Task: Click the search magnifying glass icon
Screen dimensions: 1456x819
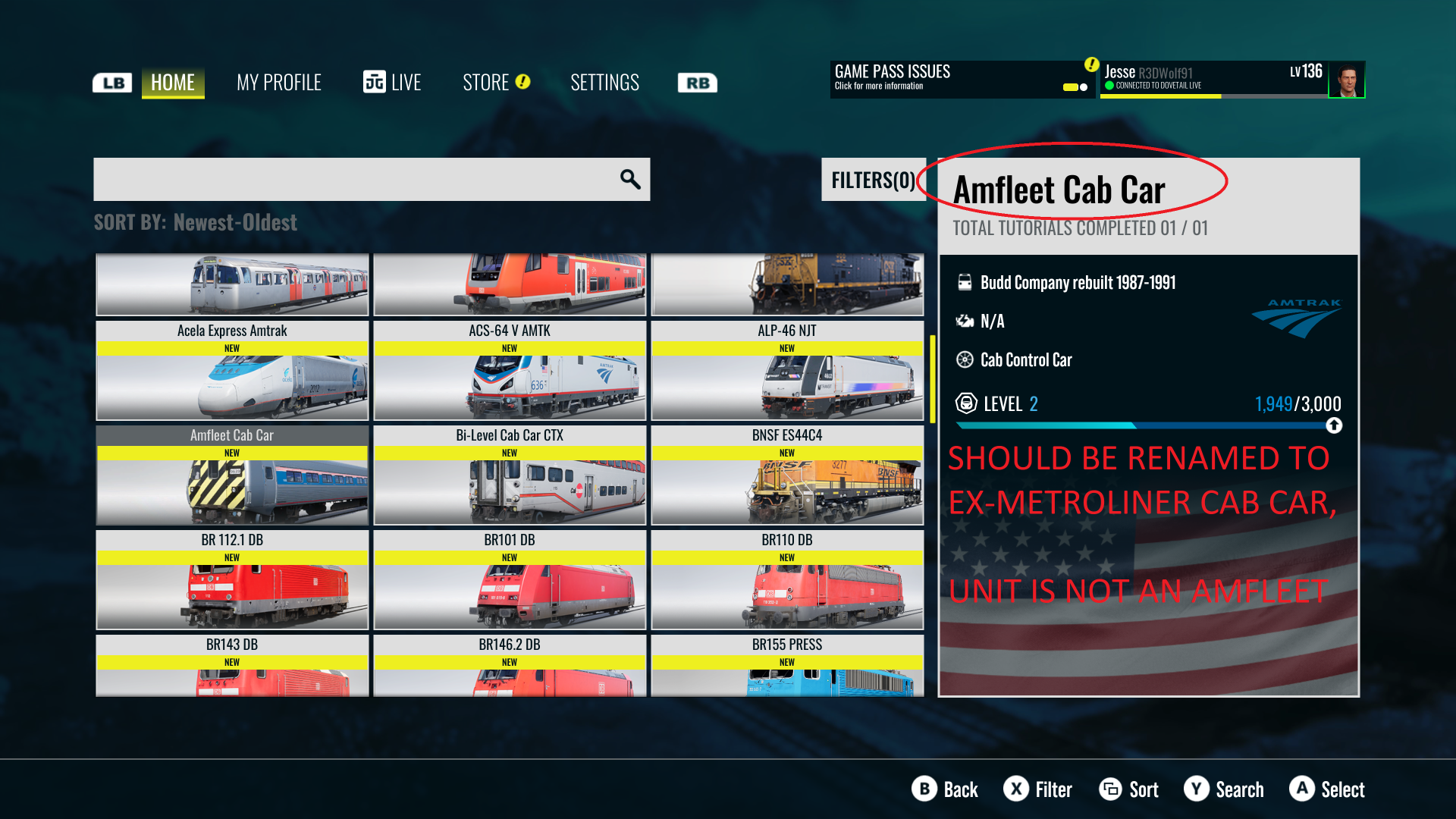Action: pos(630,180)
